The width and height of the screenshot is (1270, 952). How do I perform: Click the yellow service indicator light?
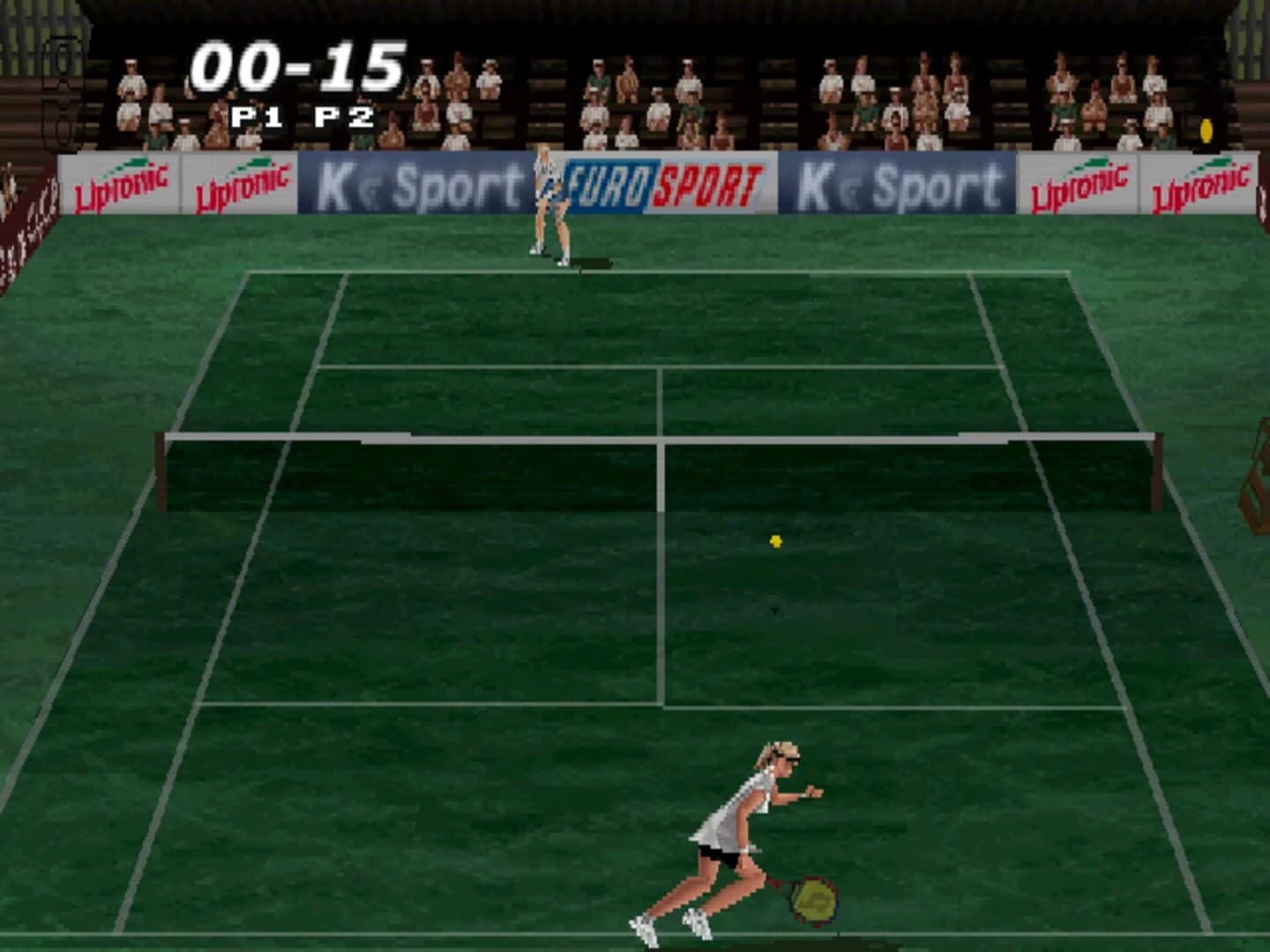[x=1205, y=132]
